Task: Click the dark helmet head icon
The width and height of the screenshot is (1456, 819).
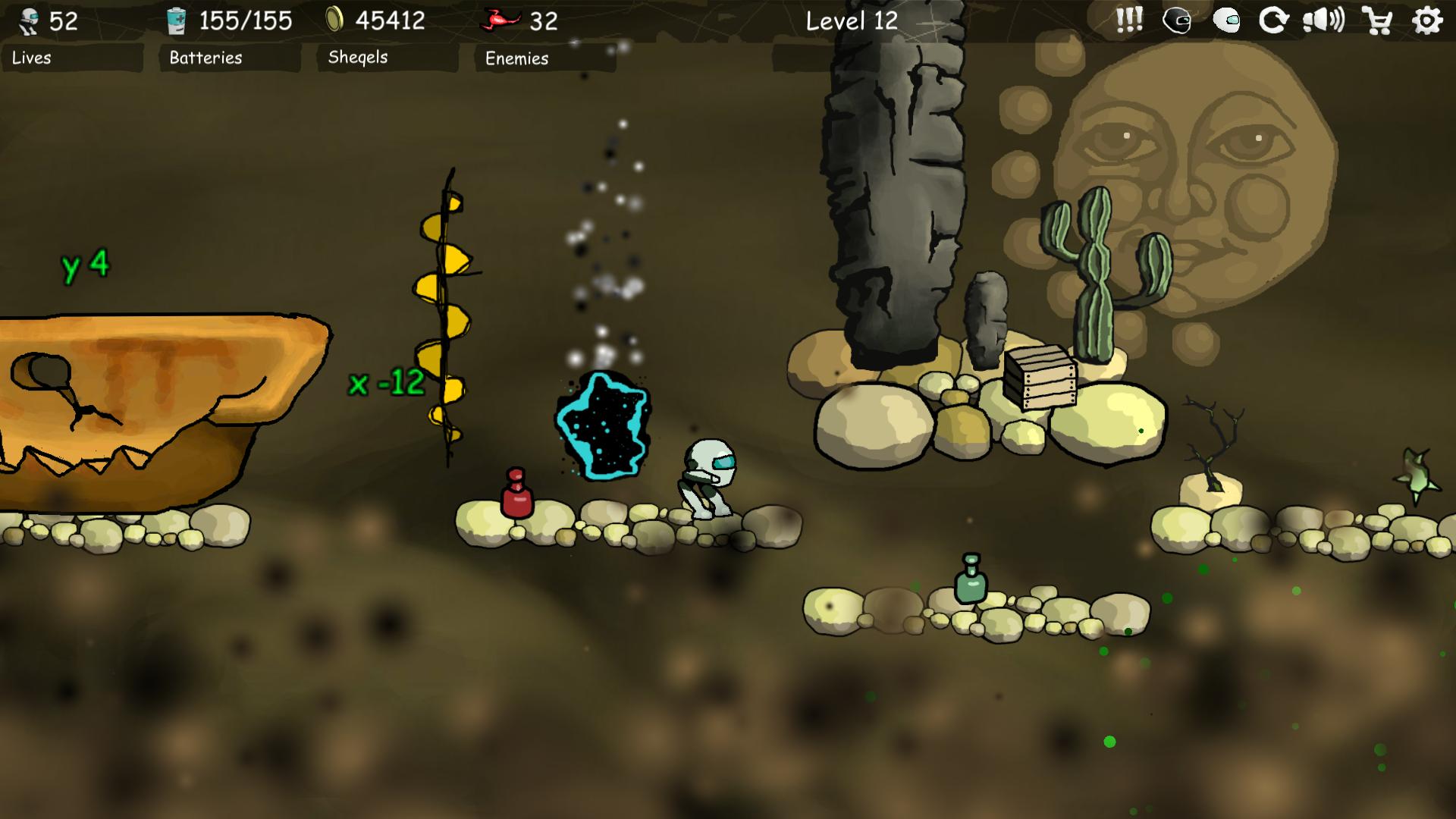Action: click(x=1178, y=21)
